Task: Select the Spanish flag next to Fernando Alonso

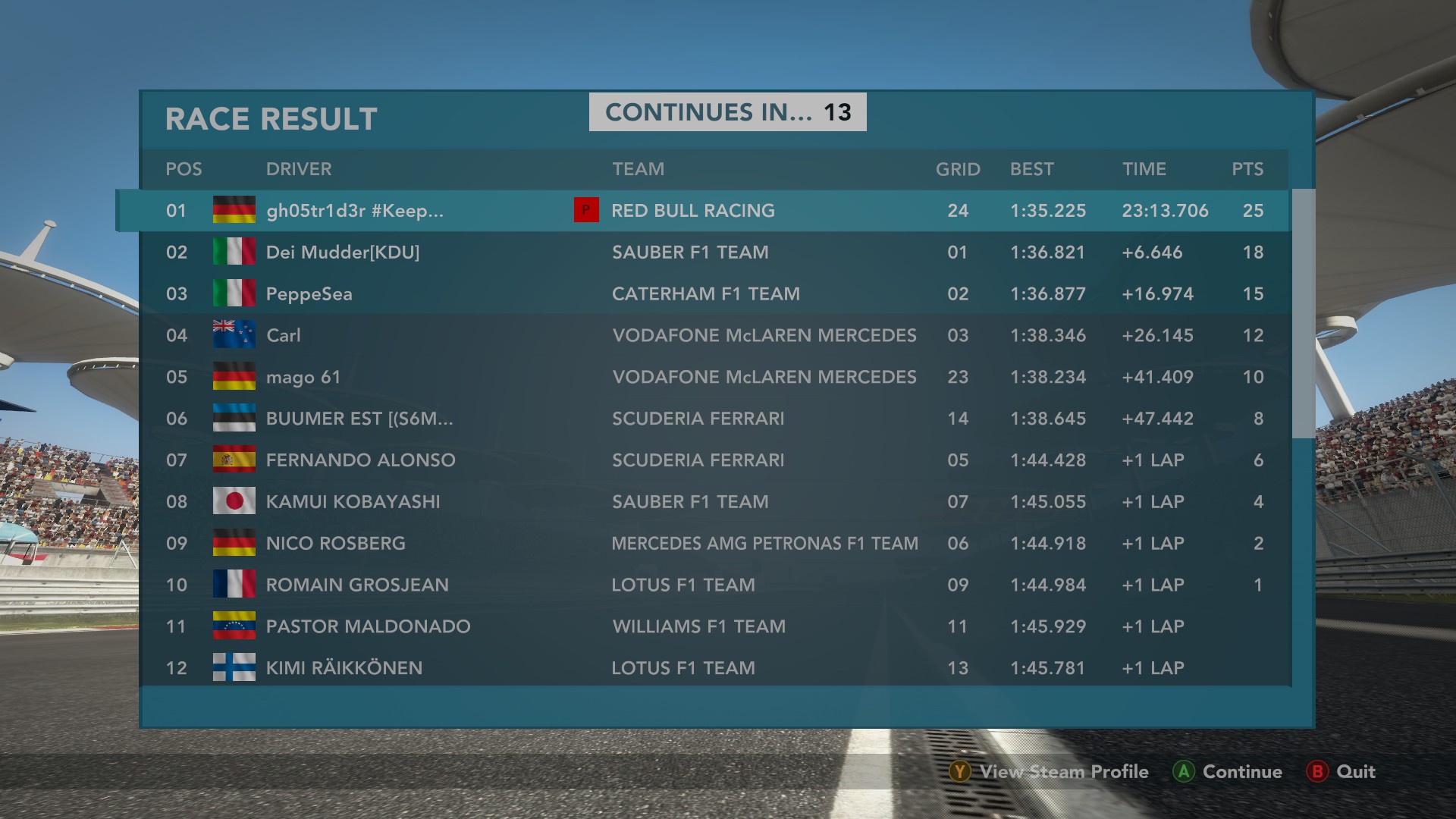Action: [234, 460]
